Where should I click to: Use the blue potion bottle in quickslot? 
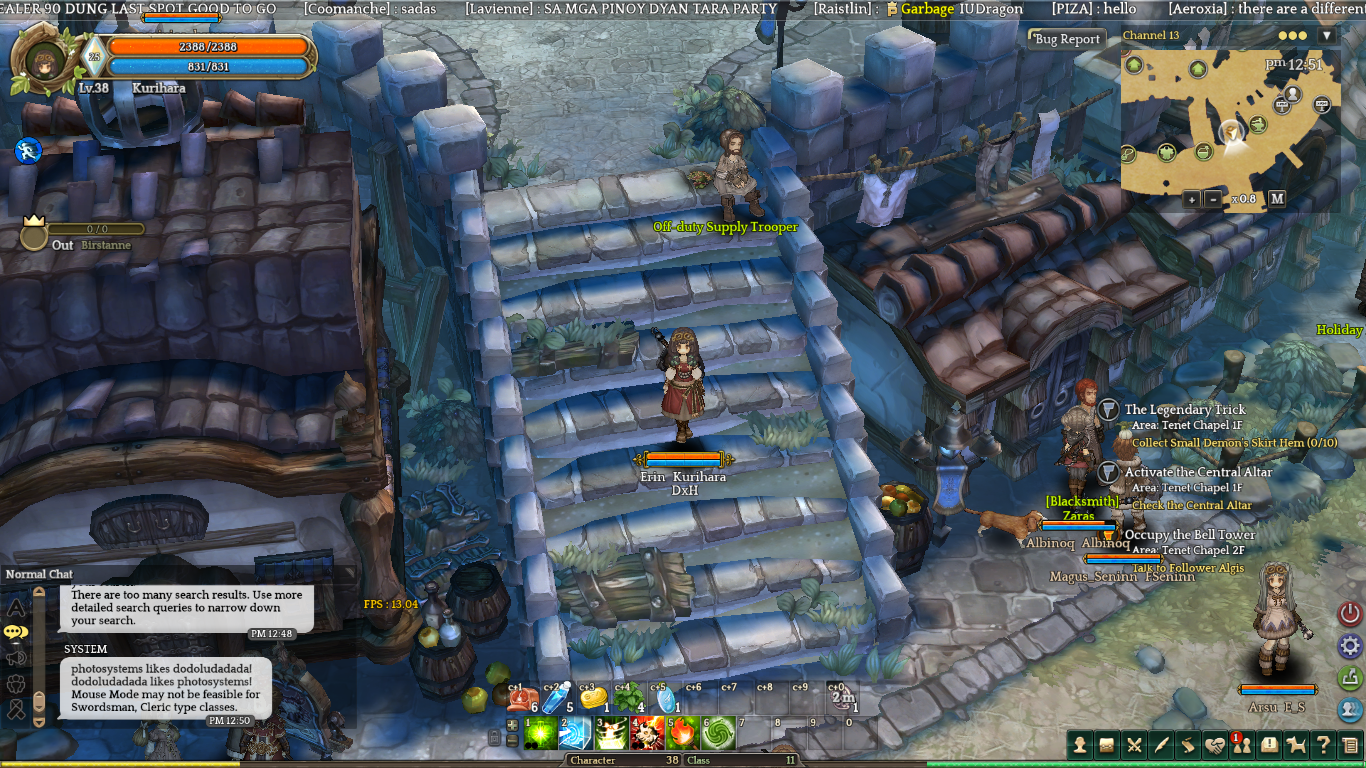tap(555, 699)
